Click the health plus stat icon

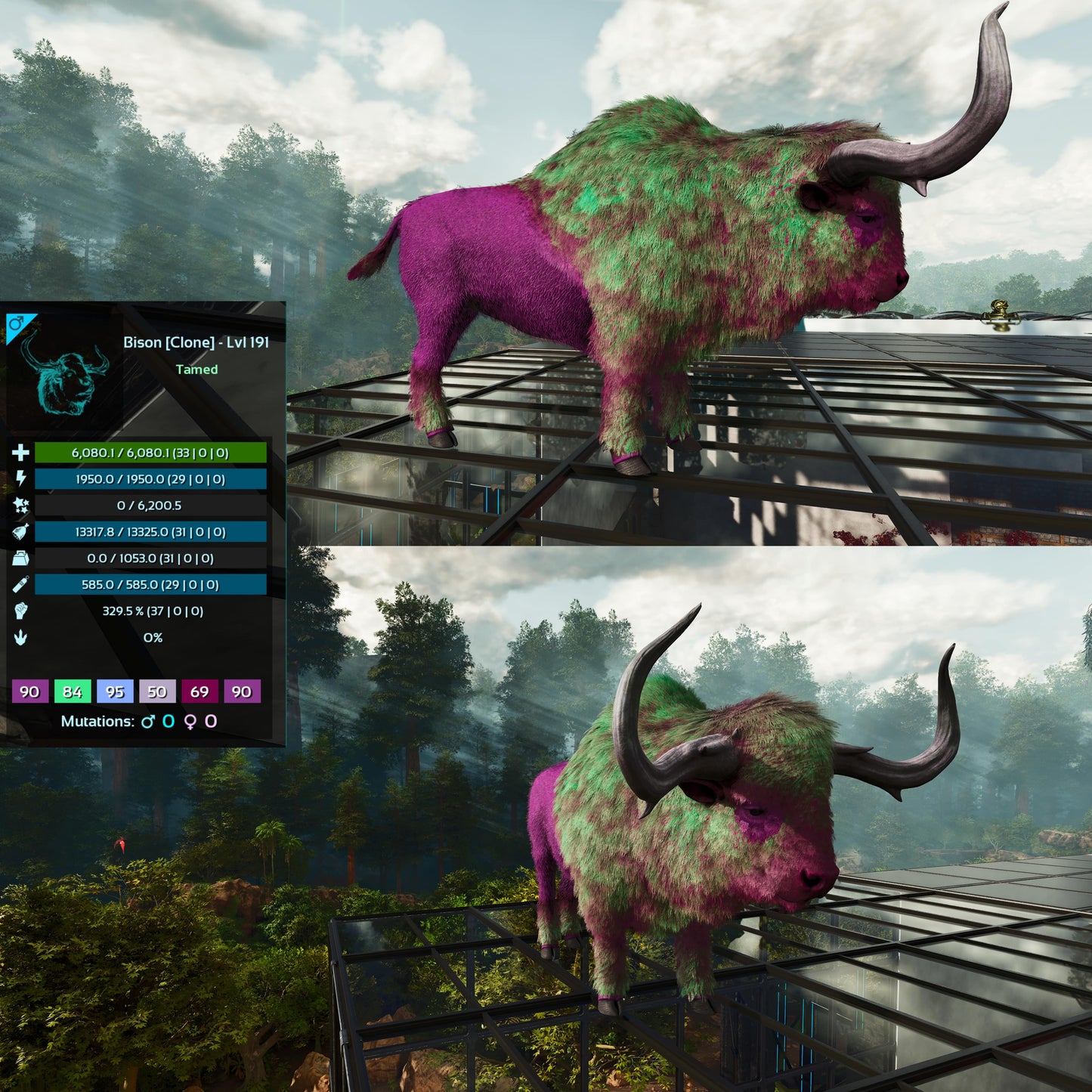(20, 453)
